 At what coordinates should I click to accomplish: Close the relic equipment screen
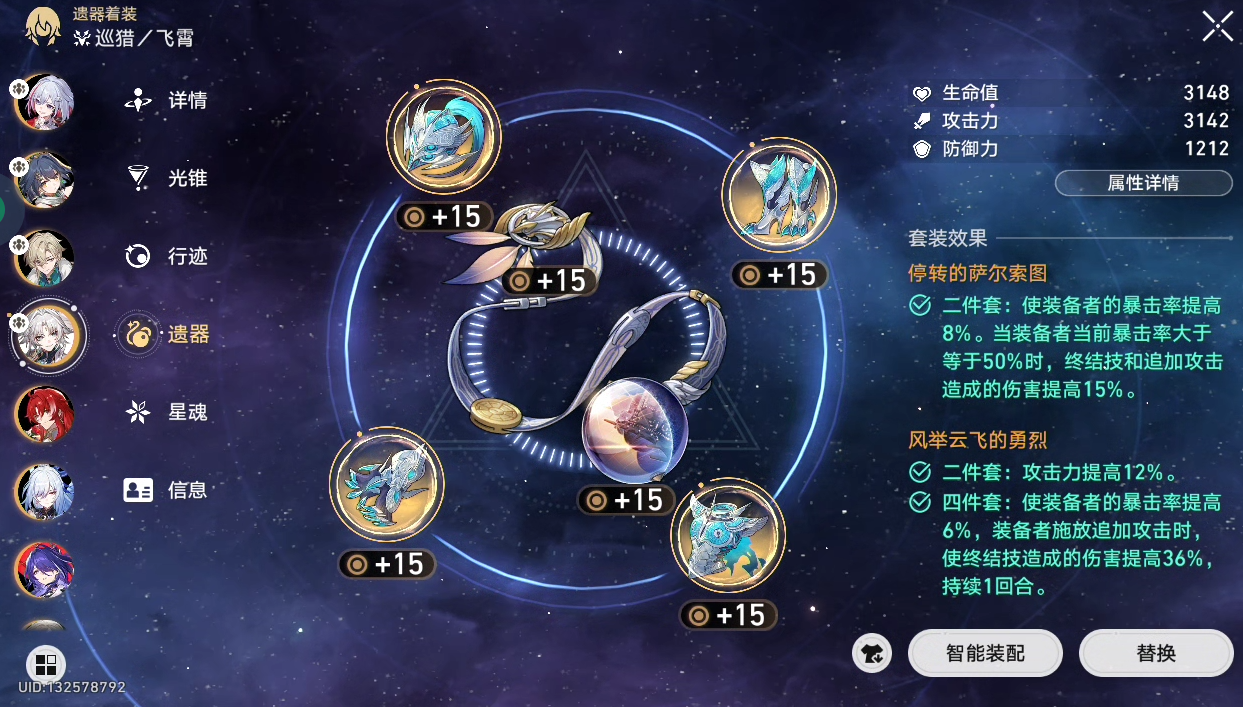[1217, 27]
